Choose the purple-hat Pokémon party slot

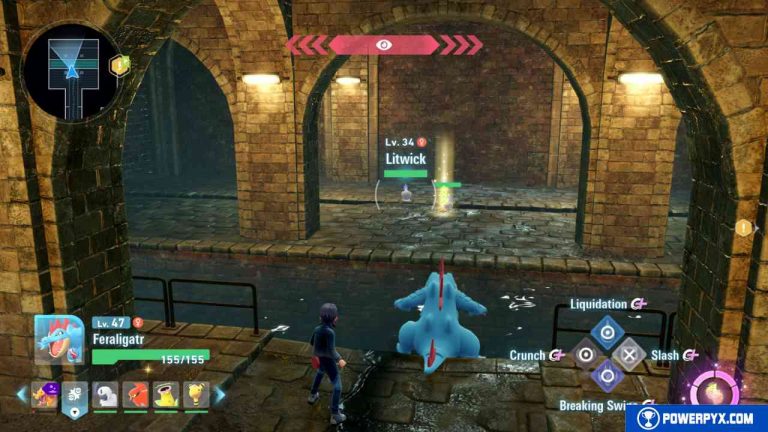pos(45,396)
